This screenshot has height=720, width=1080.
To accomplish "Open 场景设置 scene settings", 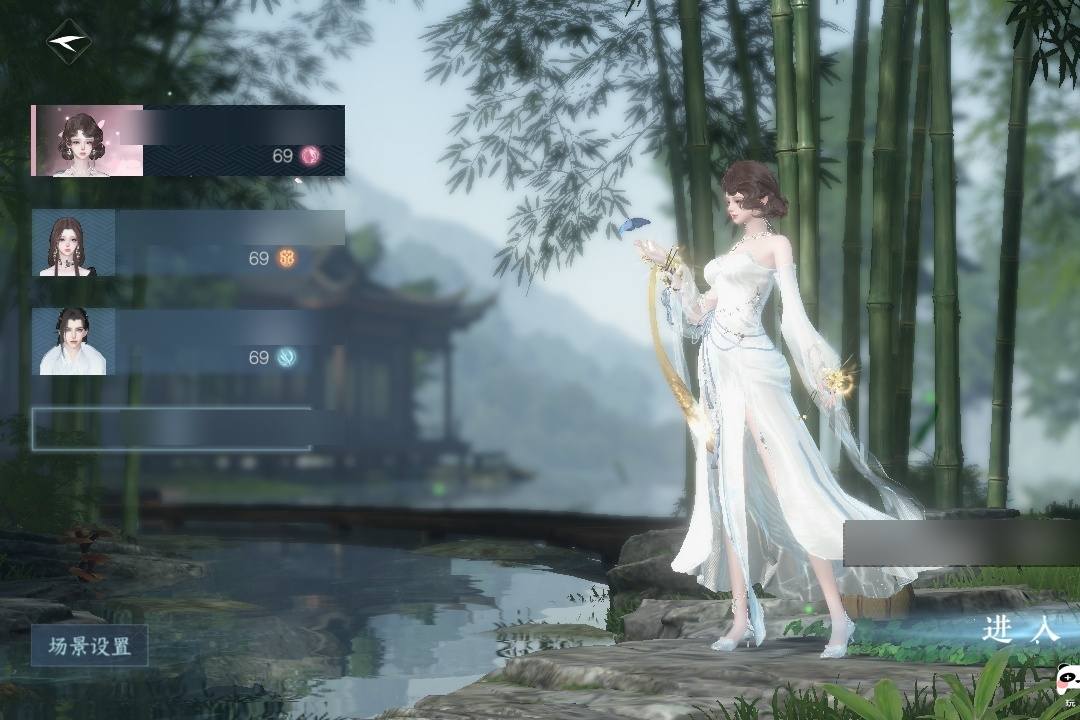I will tap(90, 646).
